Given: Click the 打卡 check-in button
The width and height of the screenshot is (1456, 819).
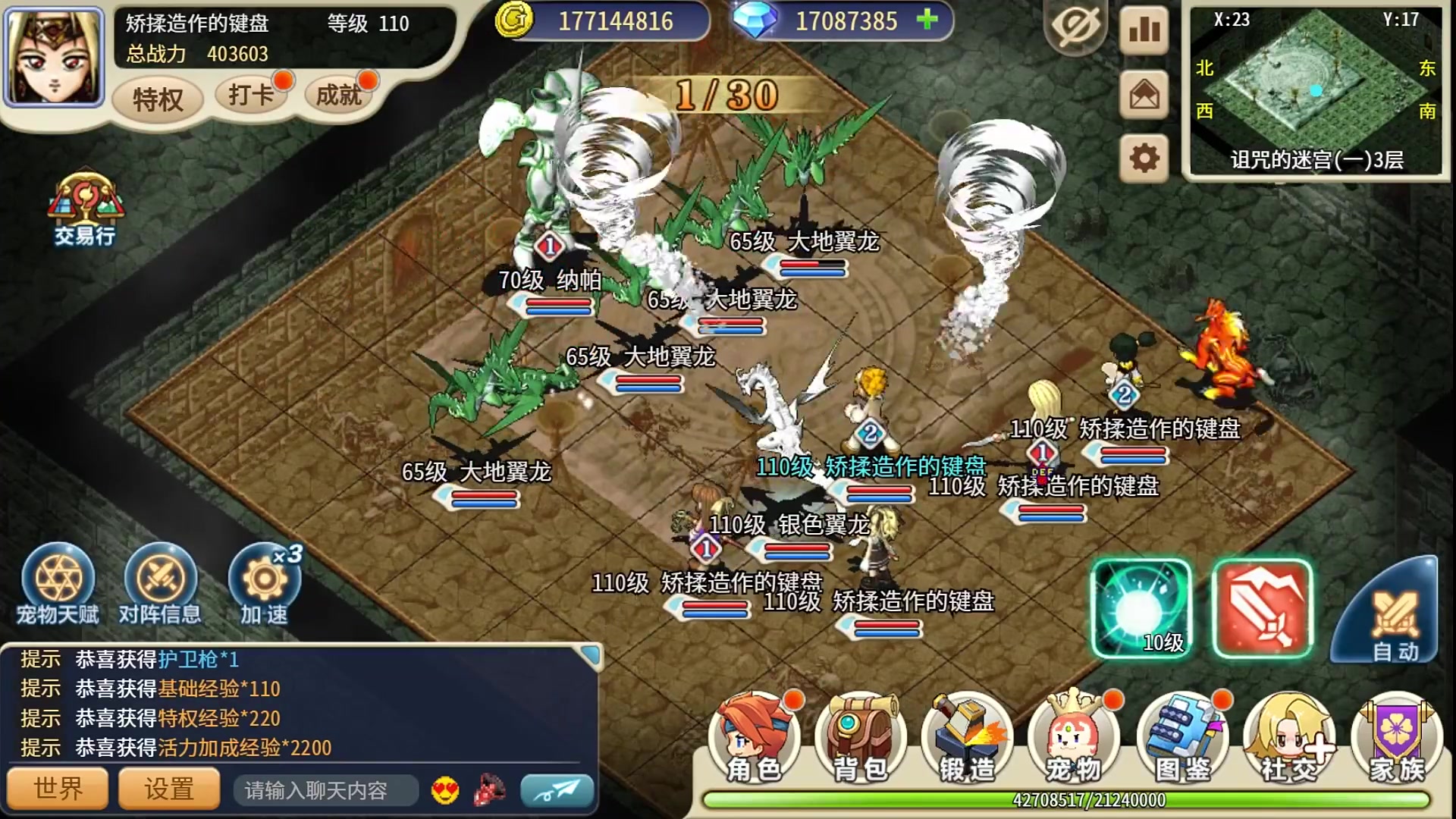Looking at the screenshot, I should click(x=252, y=96).
